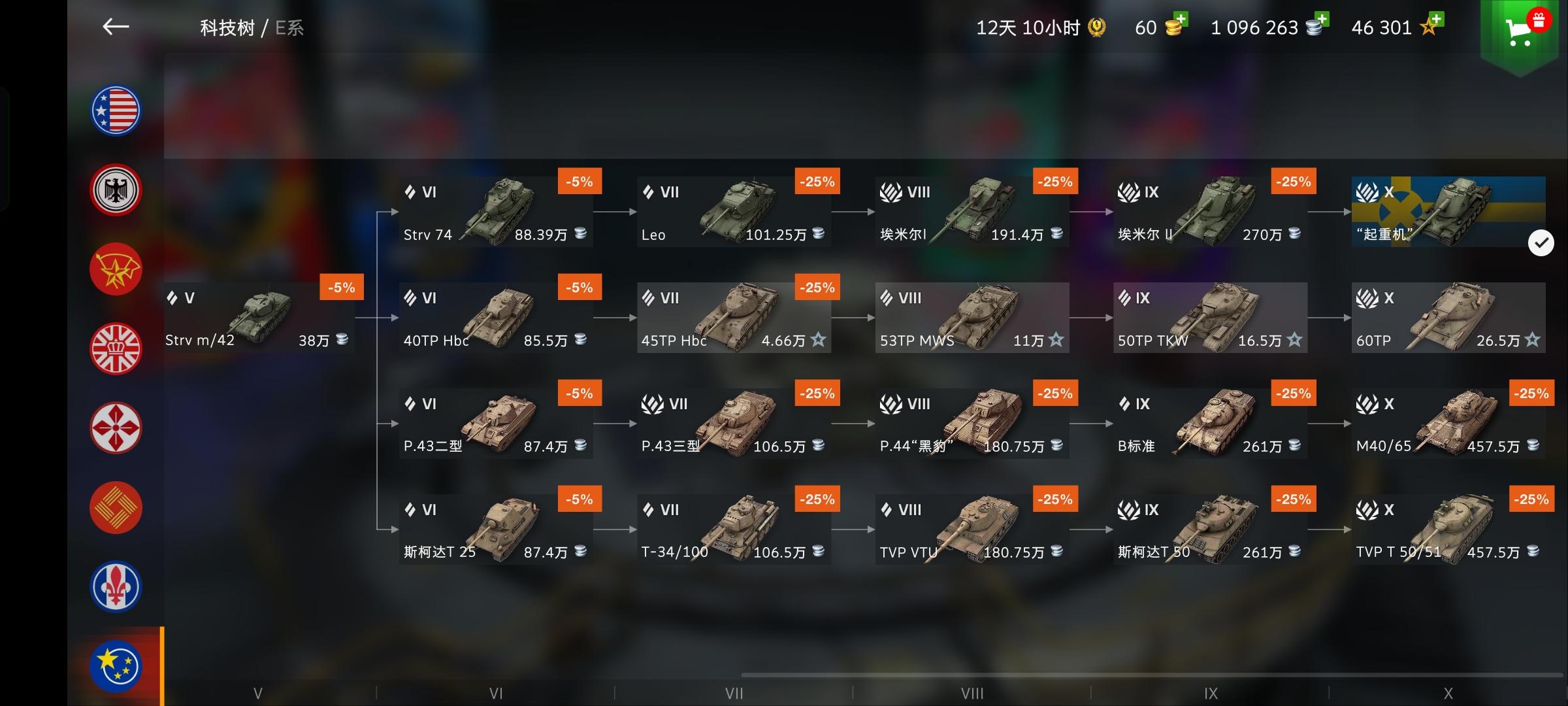This screenshot has width=1568, height=706.
Task: Open the European nations tech tree icon
Action: coord(115,667)
